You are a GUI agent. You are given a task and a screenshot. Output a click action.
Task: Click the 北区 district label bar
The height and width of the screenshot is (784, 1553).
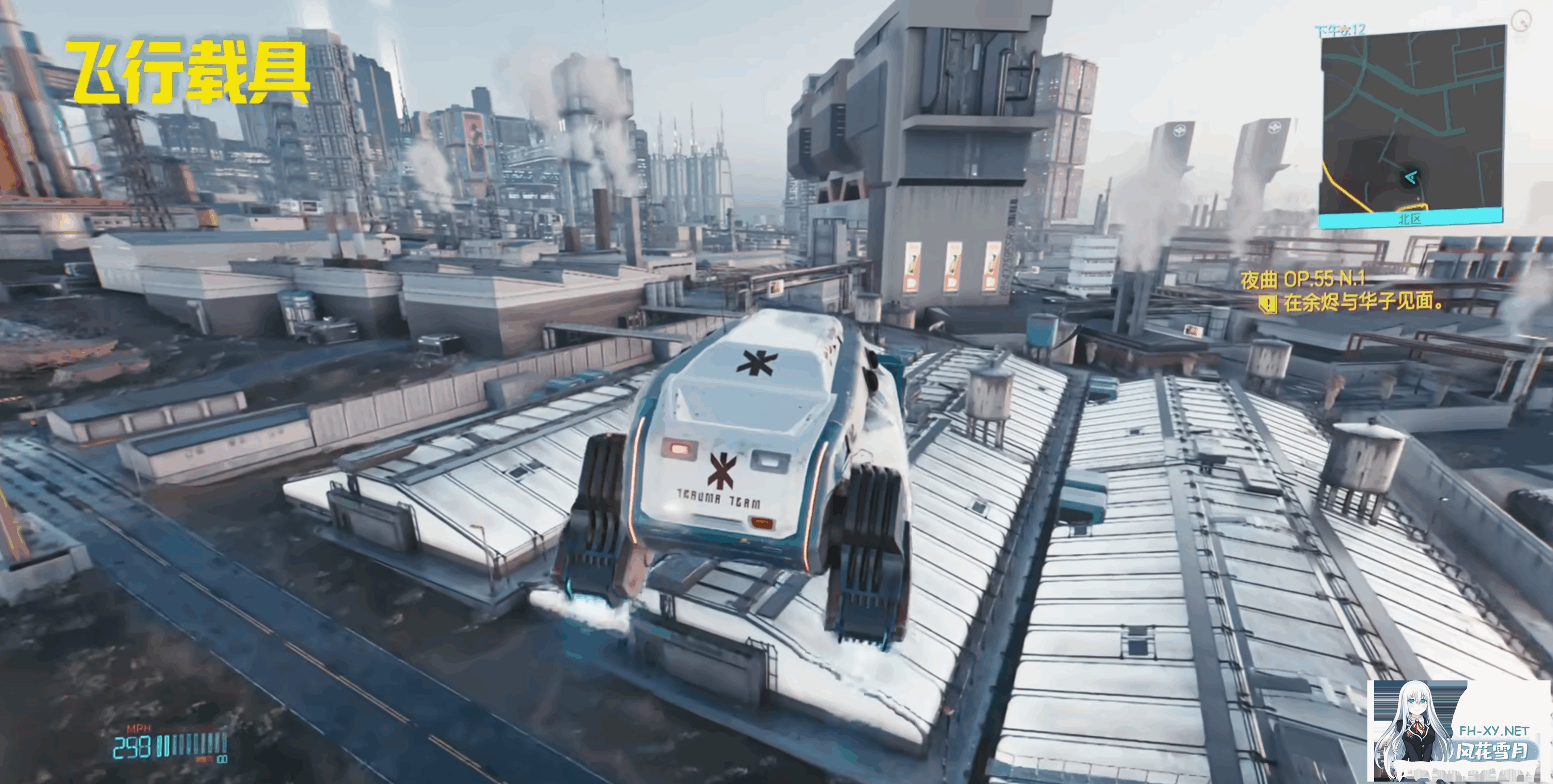click(1409, 219)
